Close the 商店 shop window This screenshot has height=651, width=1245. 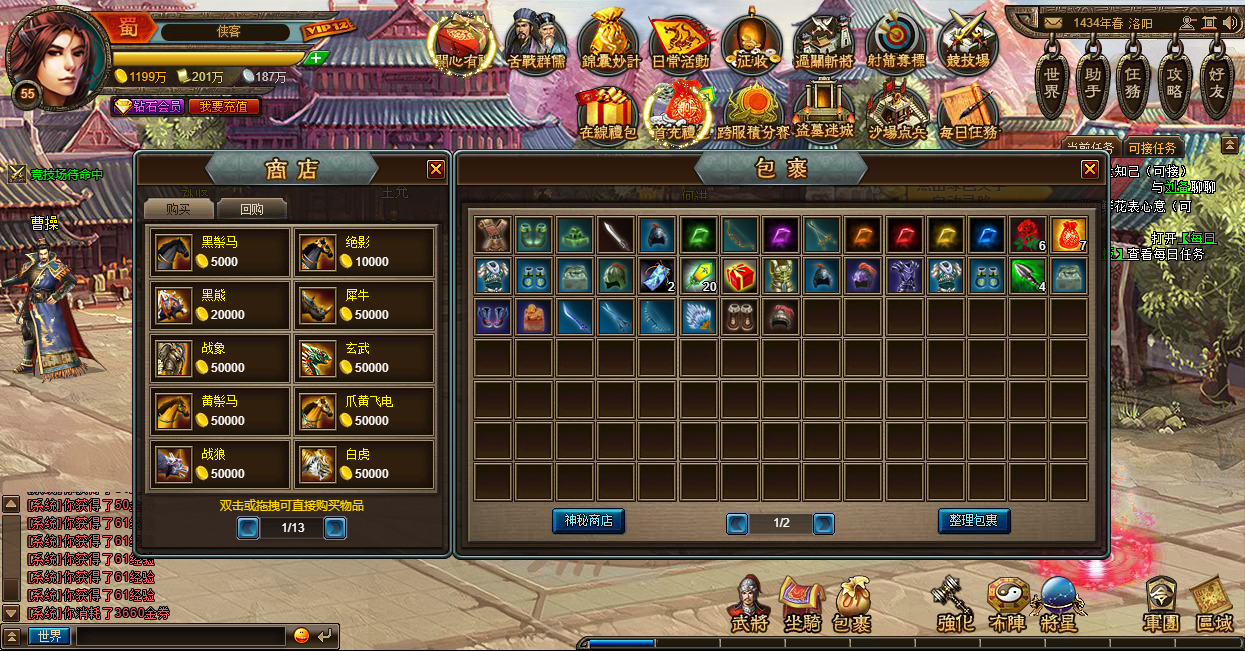(436, 170)
